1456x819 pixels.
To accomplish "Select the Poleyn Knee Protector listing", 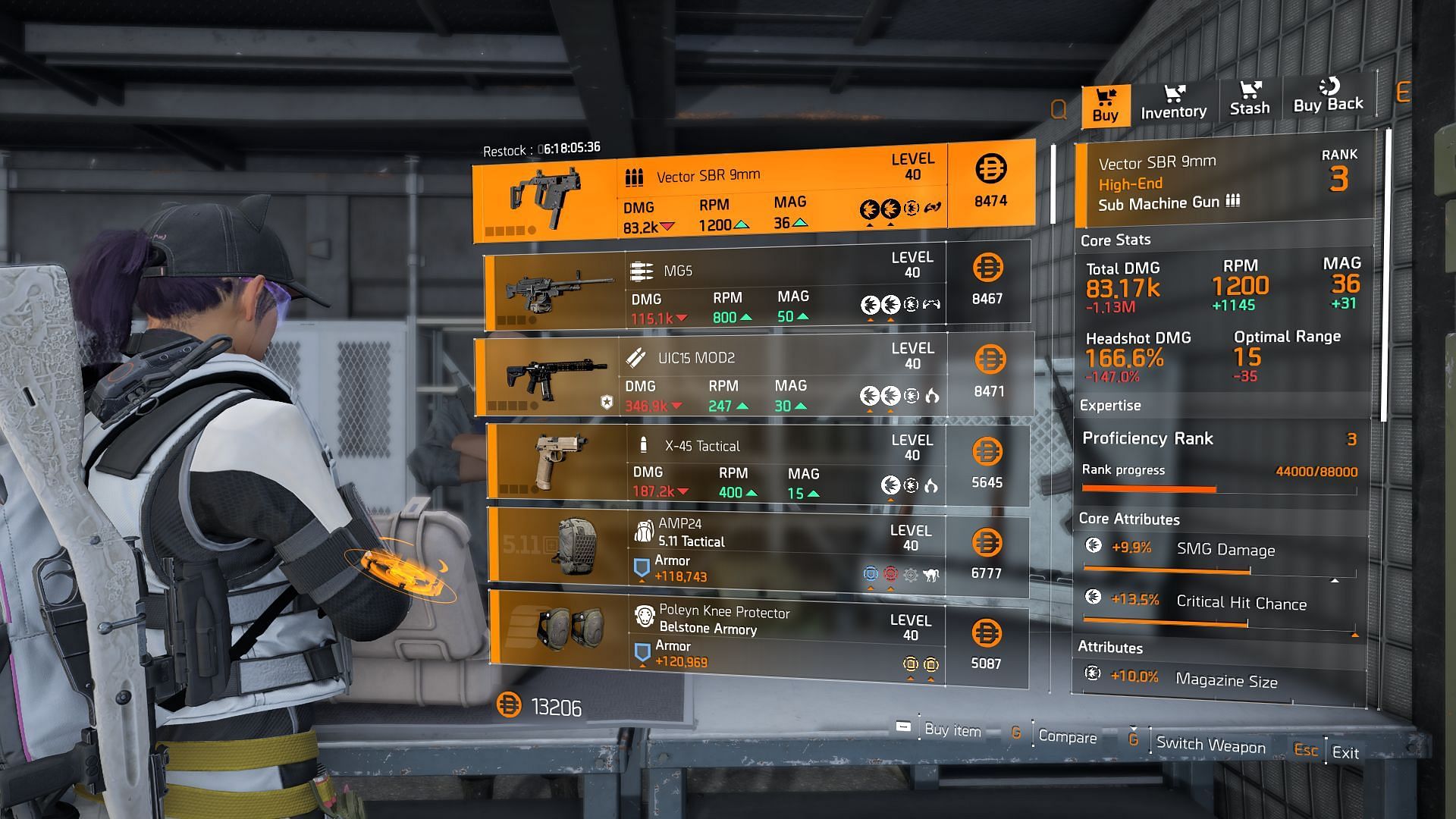I will point(757,637).
